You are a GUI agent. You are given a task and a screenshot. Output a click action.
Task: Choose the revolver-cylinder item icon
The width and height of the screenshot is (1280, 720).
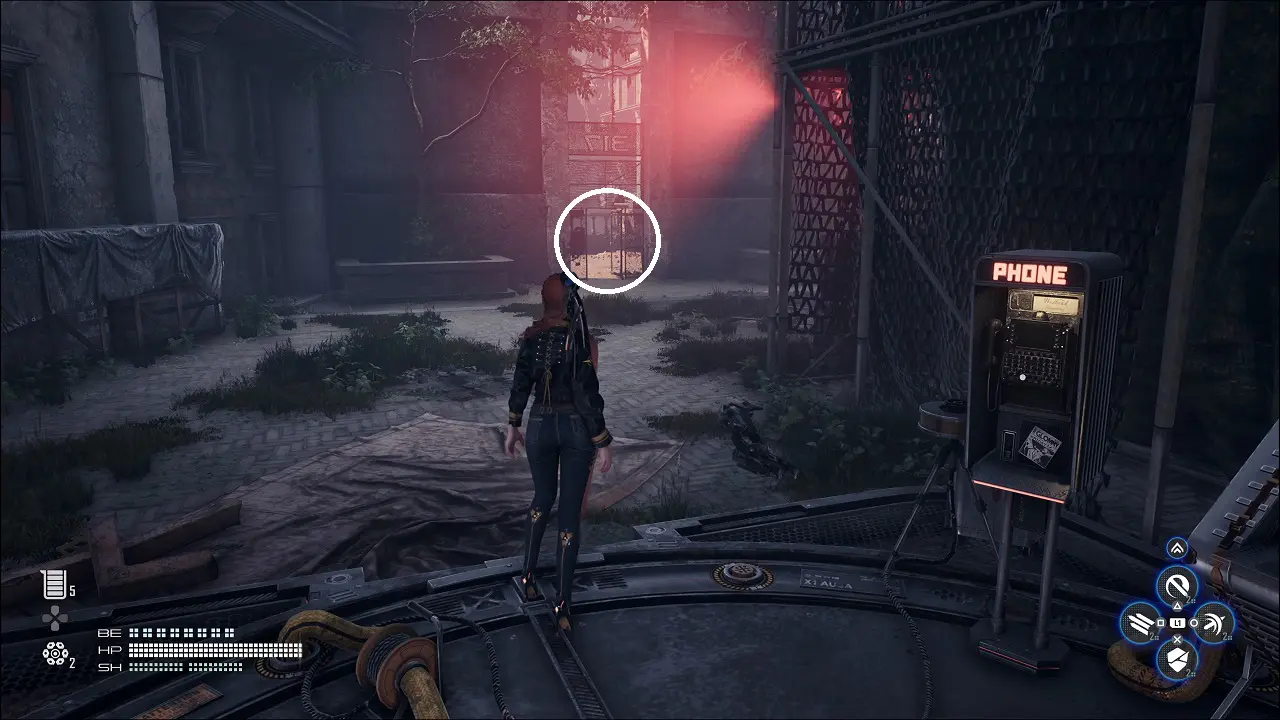pyautogui.click(x=54, y=653)
